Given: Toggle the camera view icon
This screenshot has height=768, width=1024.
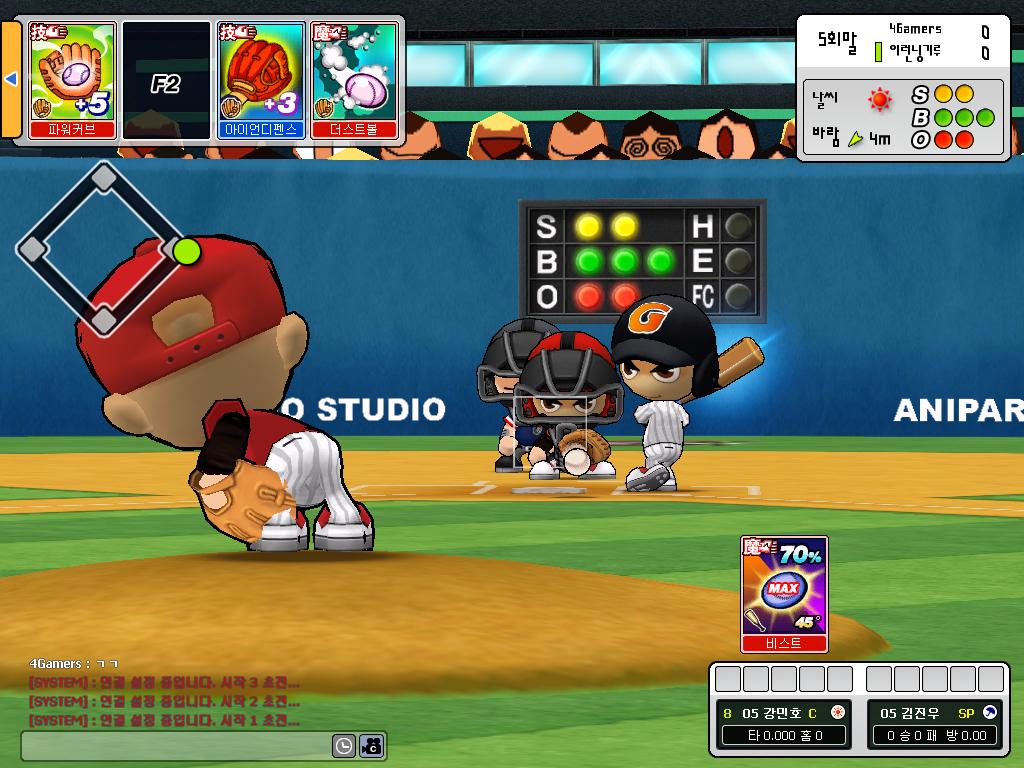Looking at the screenshot, I should coord(372,746).
